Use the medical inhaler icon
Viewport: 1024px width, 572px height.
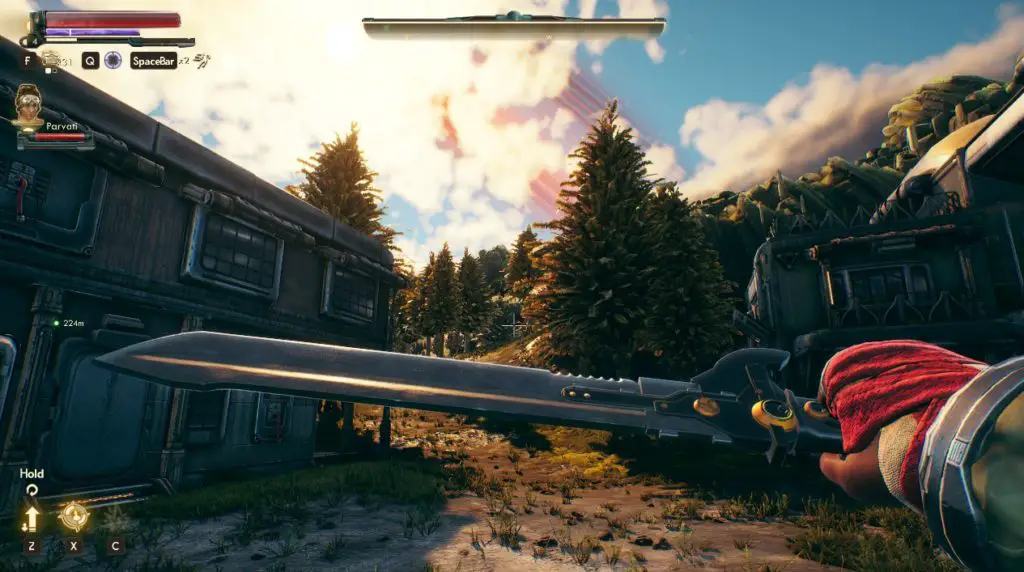coord(50,59)
